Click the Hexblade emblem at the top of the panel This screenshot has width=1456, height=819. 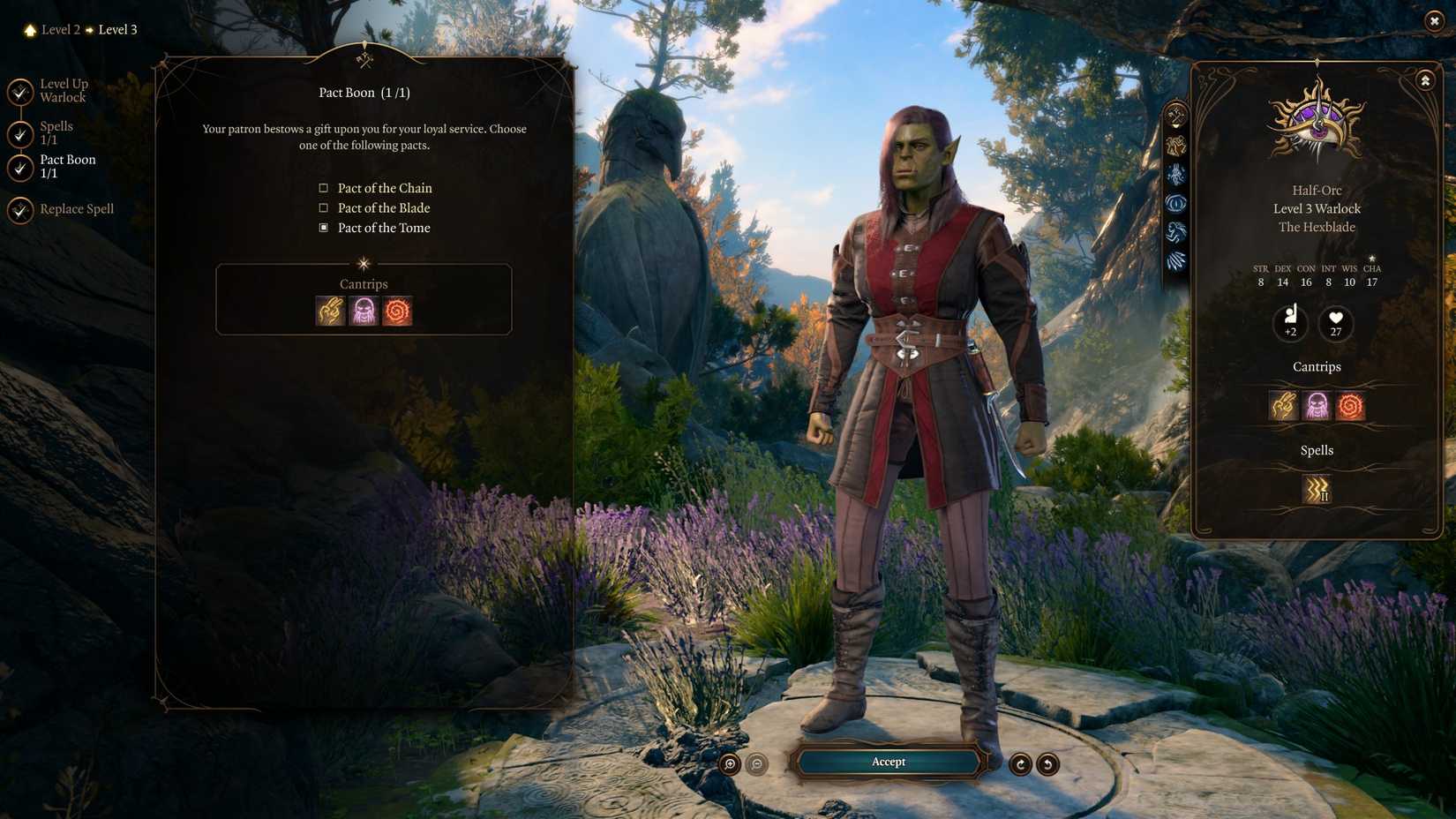(x=1316, y=124)
